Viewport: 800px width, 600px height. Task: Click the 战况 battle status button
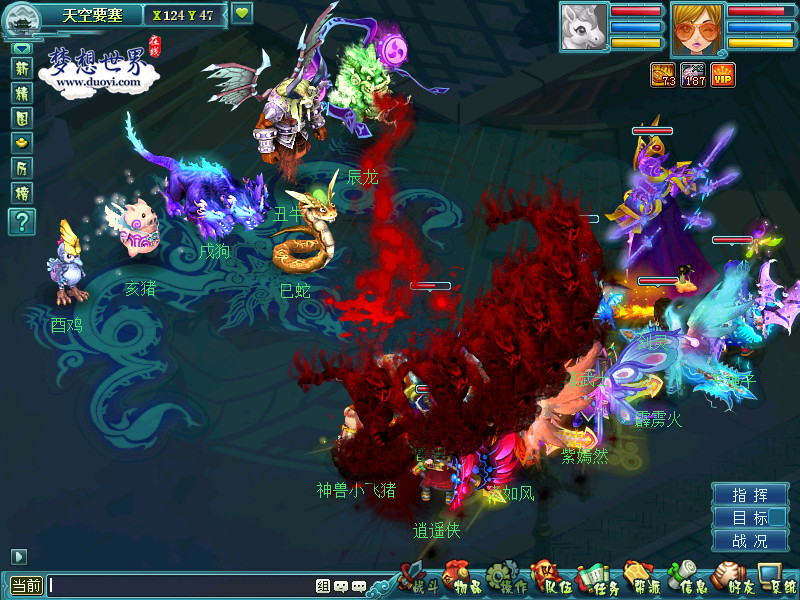(x=750, y=541)
